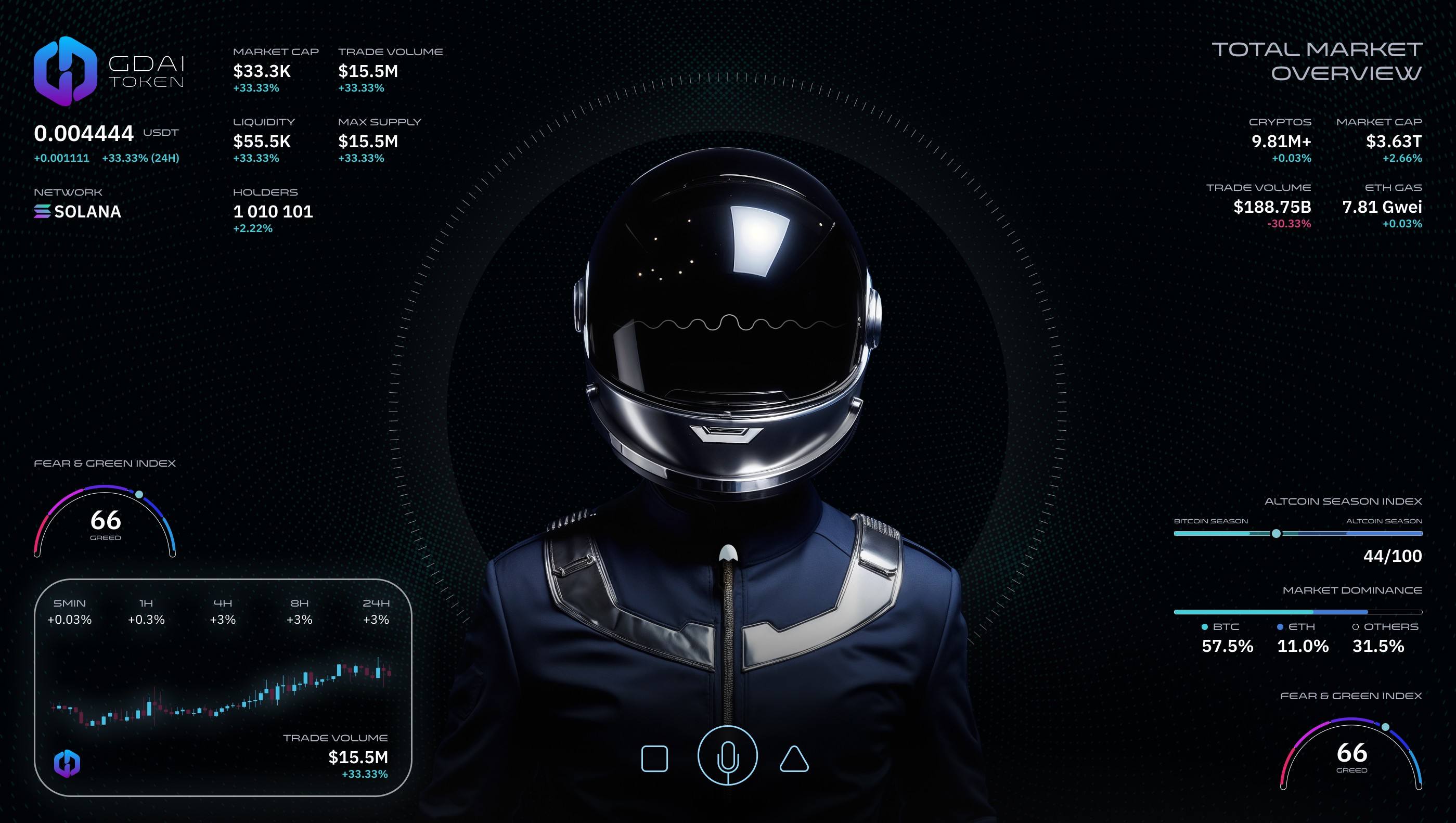Show the 8H timeframe
The height and width of the screenshot is (823, 1456).
(300, 612)
